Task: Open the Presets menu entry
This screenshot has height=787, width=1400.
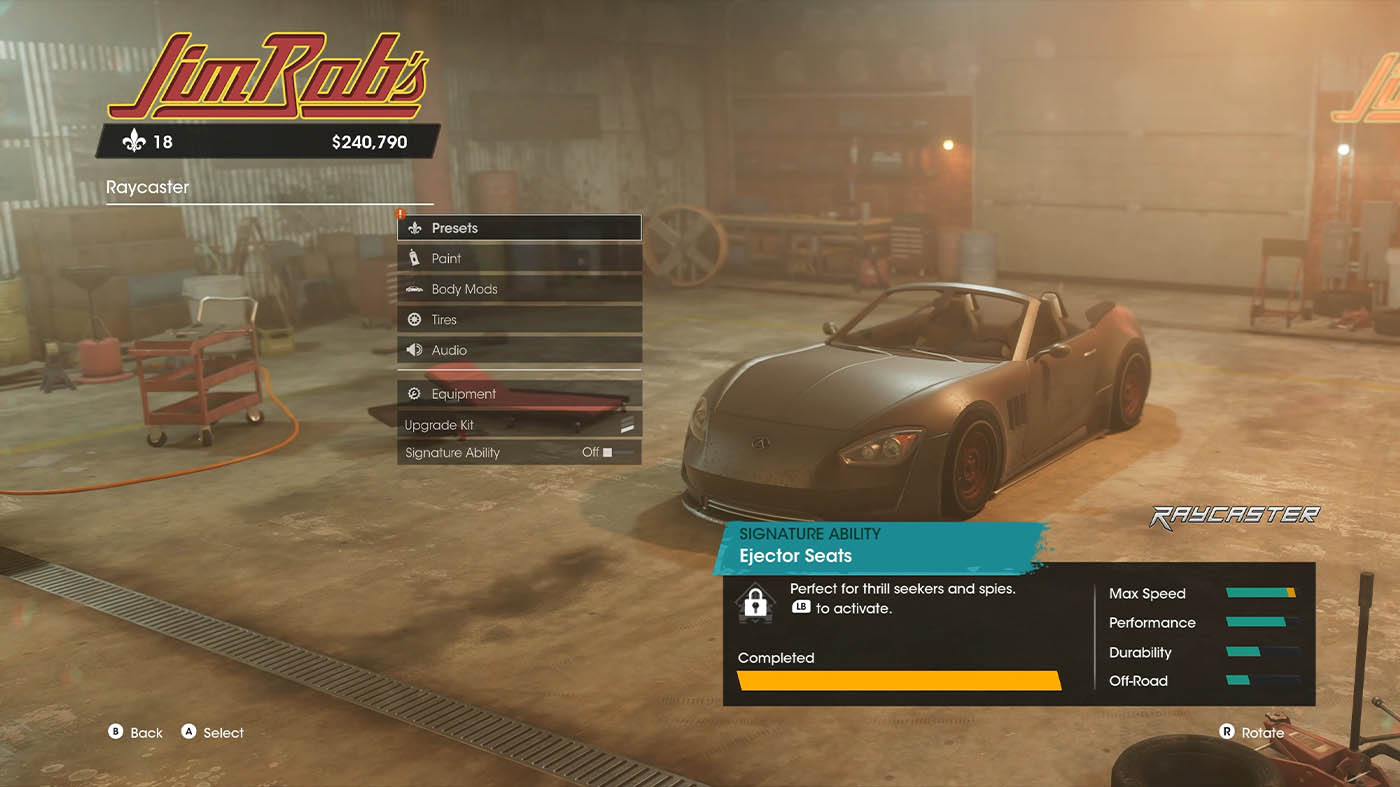Action: [x=519, y=228]
